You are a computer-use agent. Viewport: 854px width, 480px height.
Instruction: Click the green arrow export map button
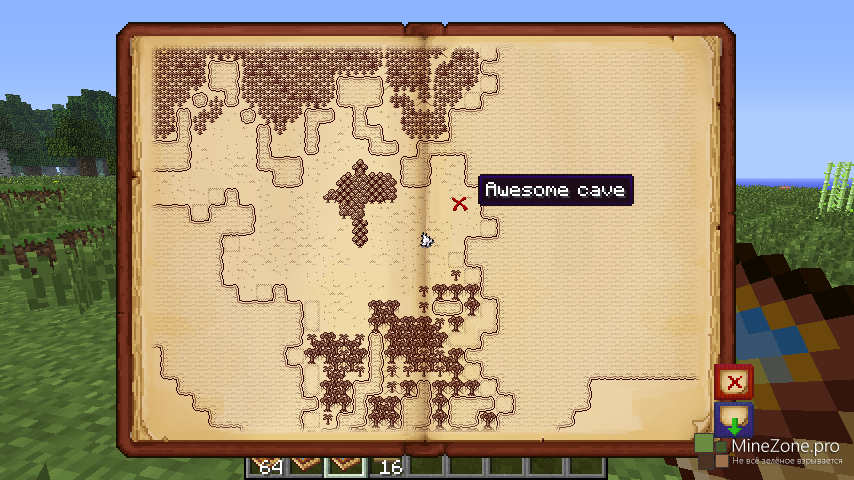click(734, 419)
